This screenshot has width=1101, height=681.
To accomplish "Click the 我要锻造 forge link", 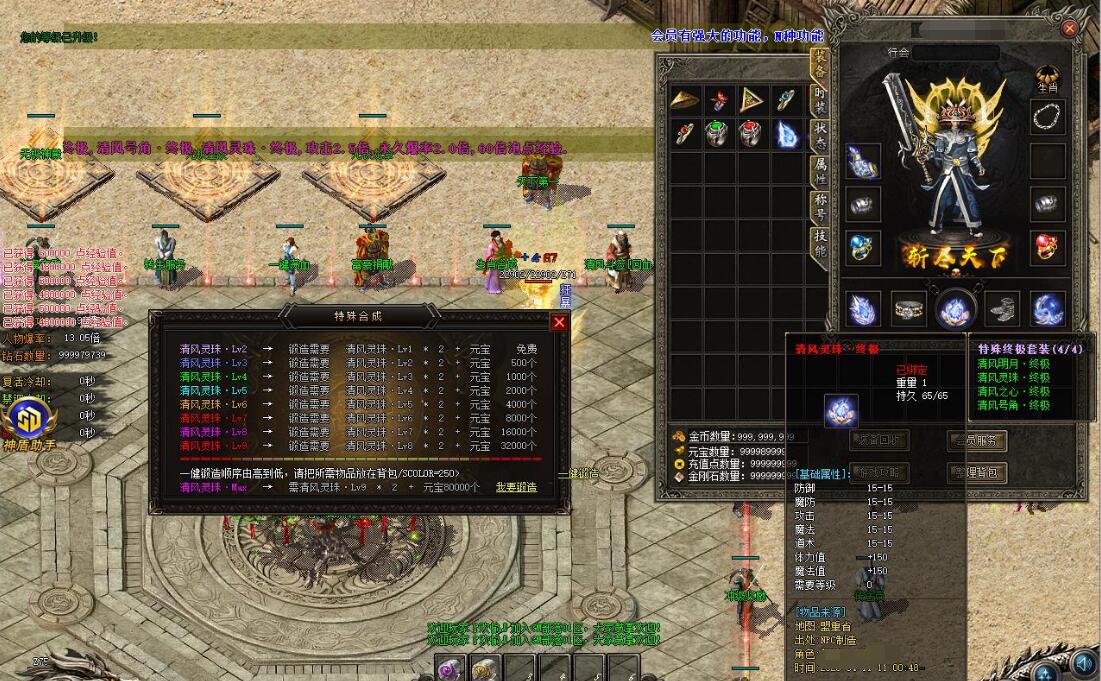I will pyautogui.click(x=516, y=487).
